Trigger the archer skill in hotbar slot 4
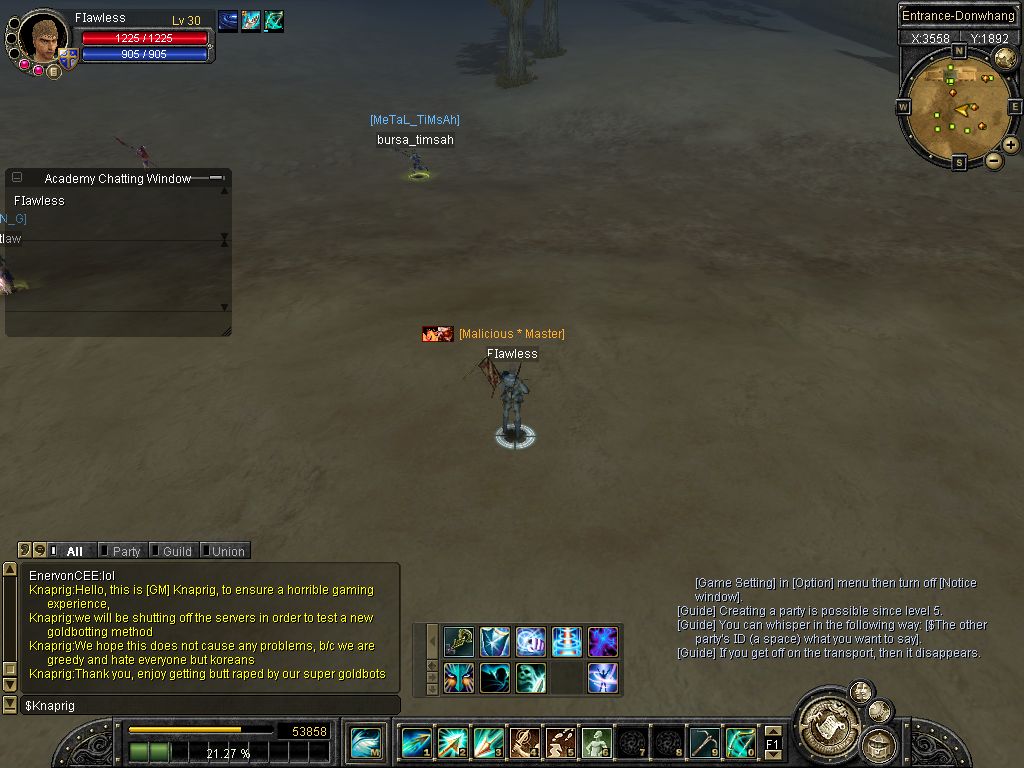1024x768 pixels. click(524, 743)
